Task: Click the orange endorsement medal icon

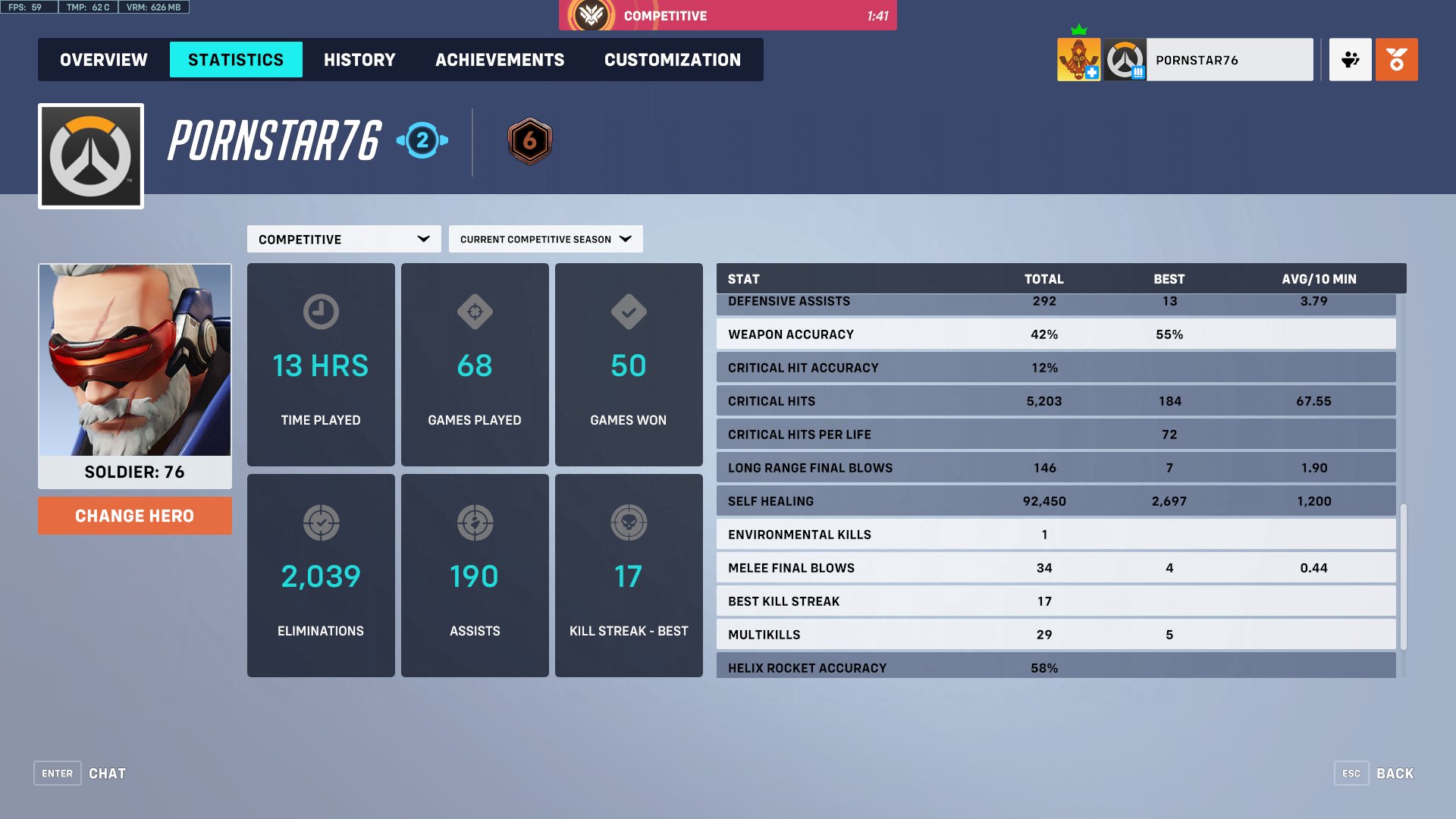Action: pyautogui.click(x=1397, y=59)
